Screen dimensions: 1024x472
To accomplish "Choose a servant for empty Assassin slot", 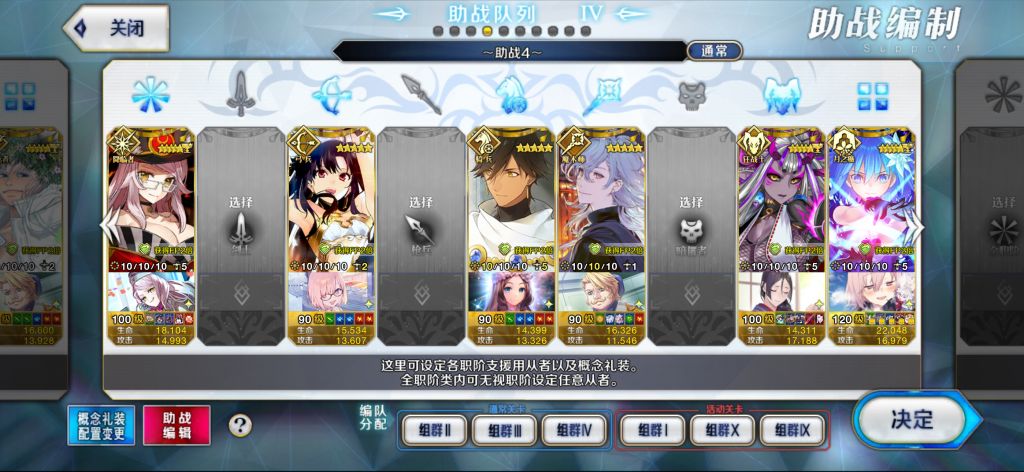I will pyautogui.click(x=692, y=215).
